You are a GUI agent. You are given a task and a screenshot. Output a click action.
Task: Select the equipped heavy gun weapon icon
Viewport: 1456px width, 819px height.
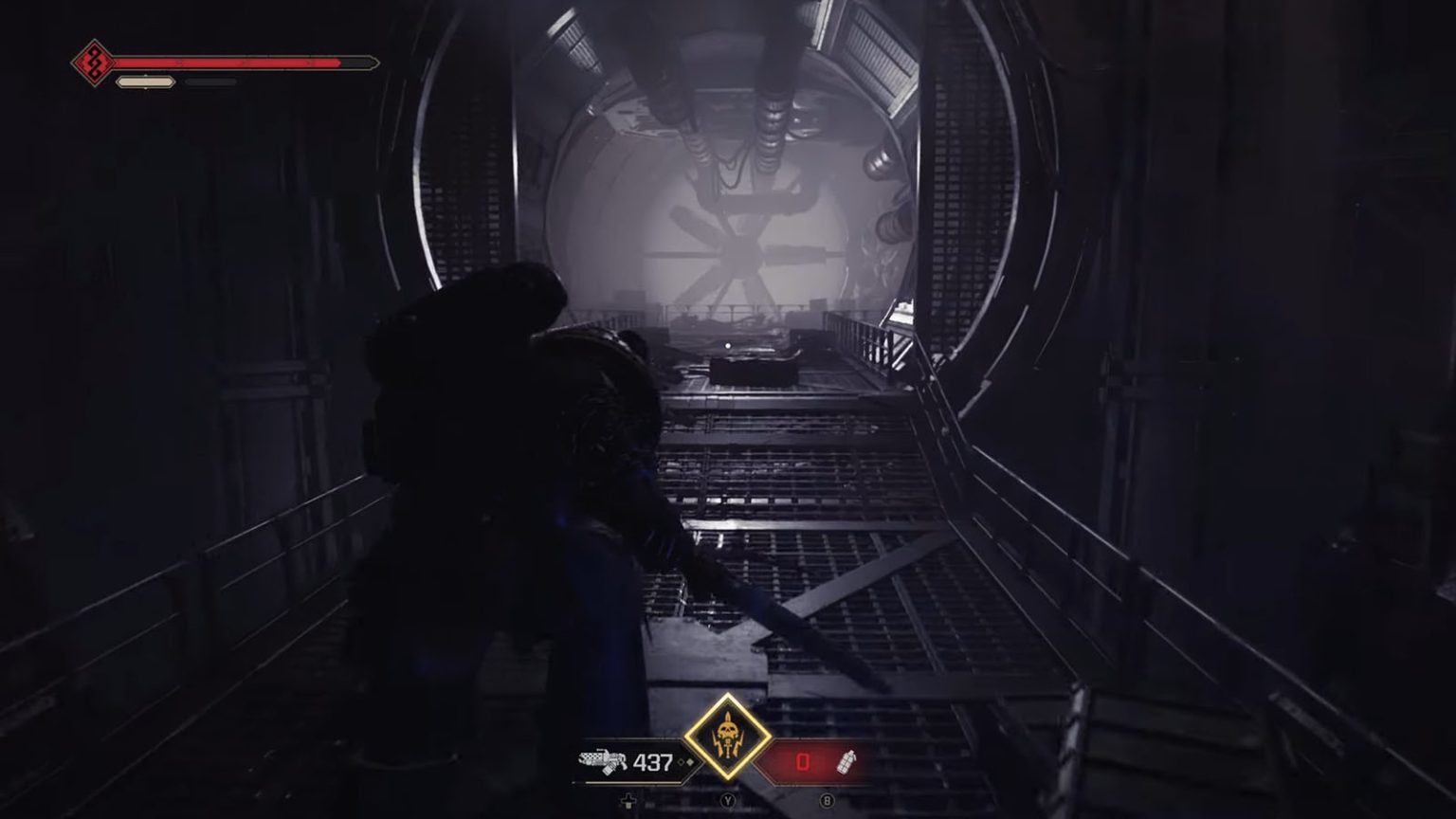[603, 761]
